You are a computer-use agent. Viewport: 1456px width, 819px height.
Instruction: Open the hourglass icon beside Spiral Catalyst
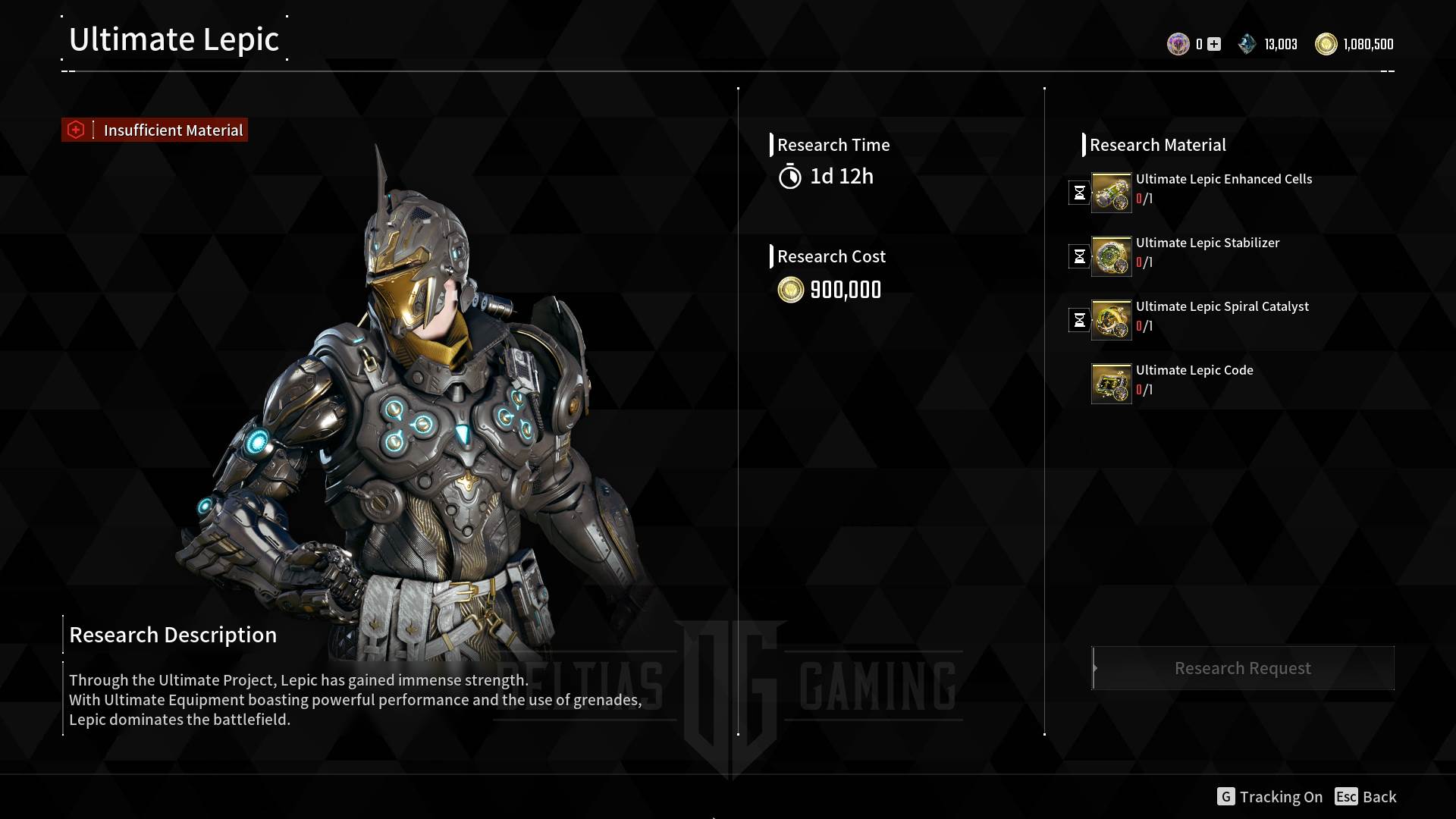(x=1079, y=320)
